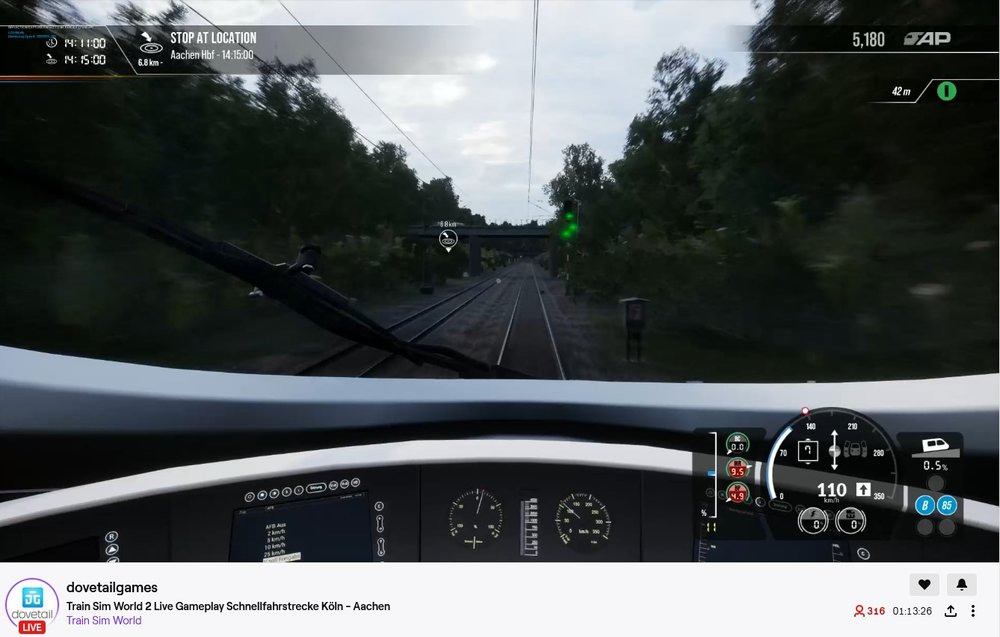Open the Train Sim World category link
This screenshot has height=637, width=1000.
[x=104, y=620]
